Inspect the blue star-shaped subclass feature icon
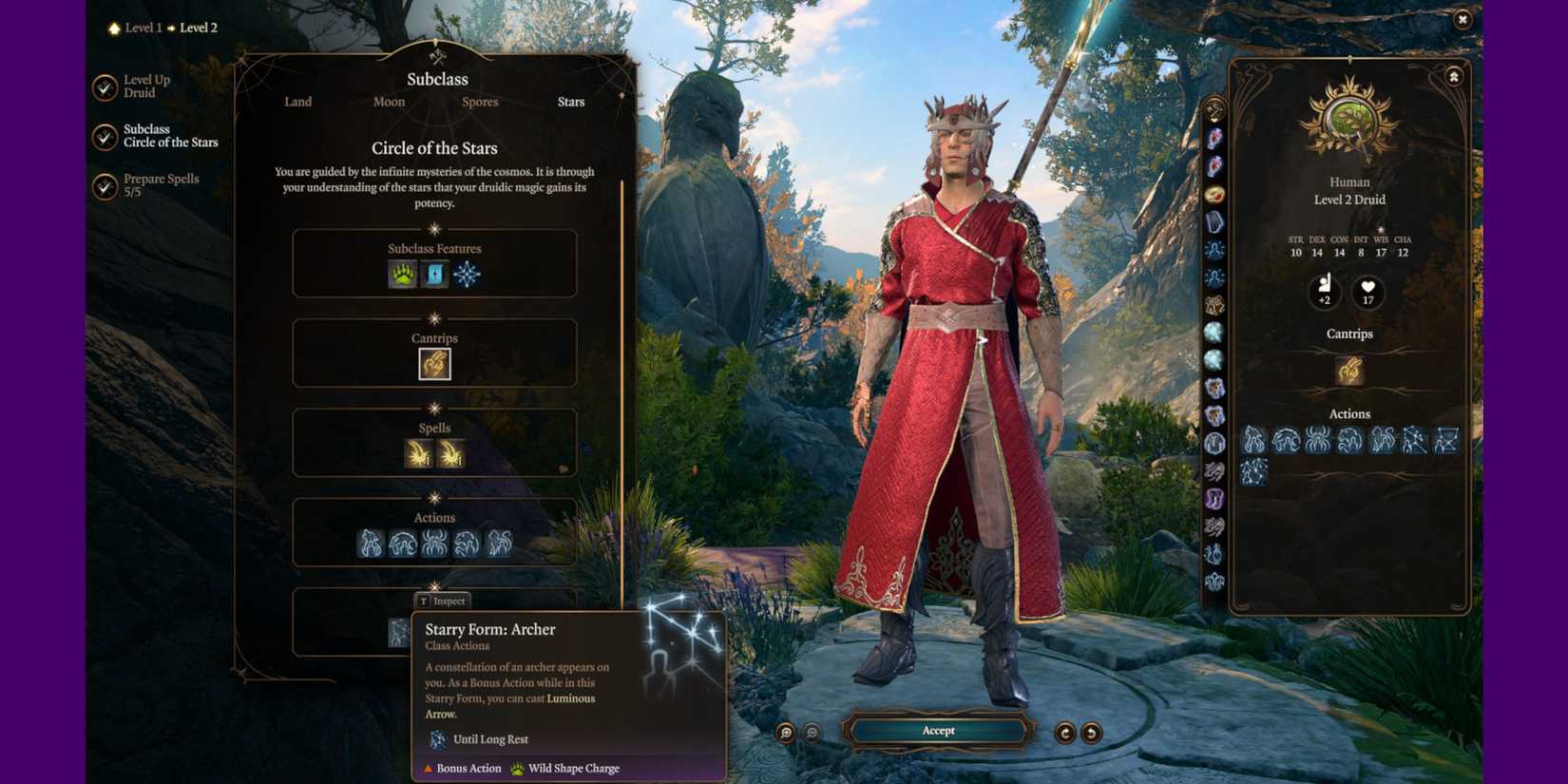This screenshot has width=1568, height=784. pyautogui.click(x=467, y=275)
